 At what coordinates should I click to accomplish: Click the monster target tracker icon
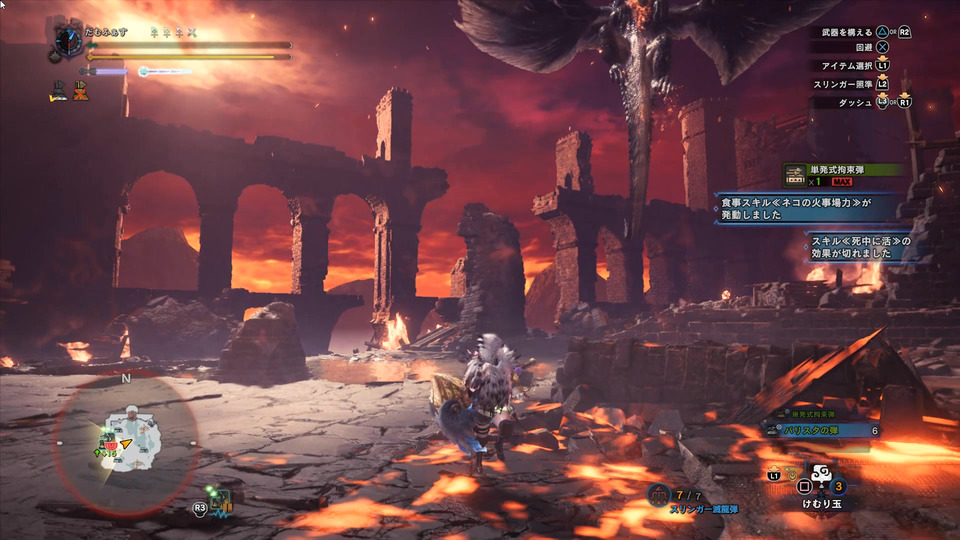tap(221, 502)
